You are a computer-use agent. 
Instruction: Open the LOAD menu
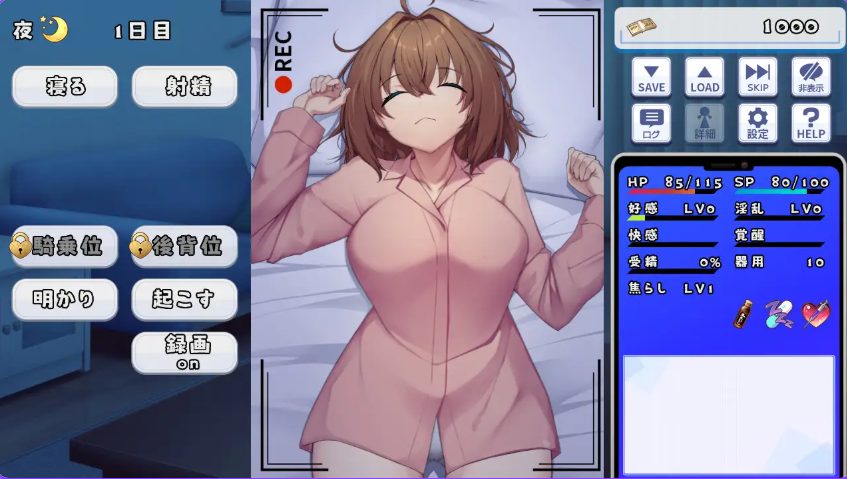click(704, 77)
